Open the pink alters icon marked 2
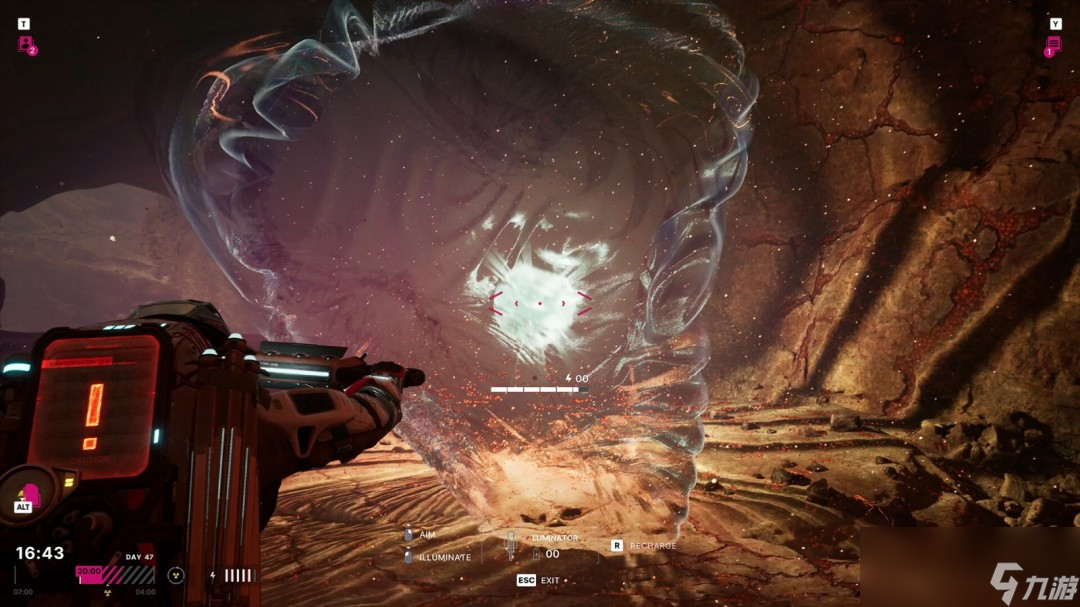Viewport: 1080px width, 607px height. pyautogui.click(x=25, y=44)
